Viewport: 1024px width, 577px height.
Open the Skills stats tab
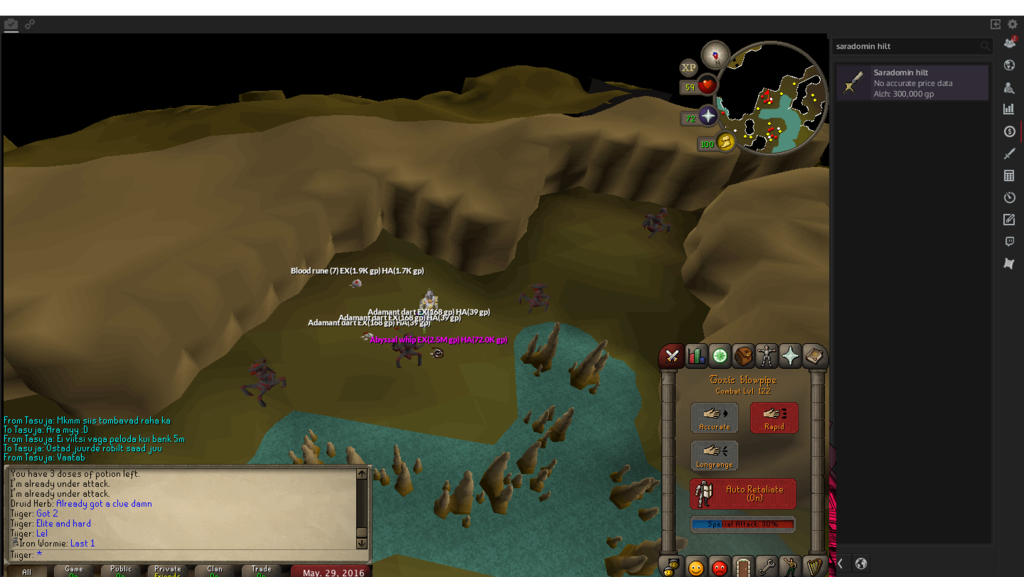(696, 356)
